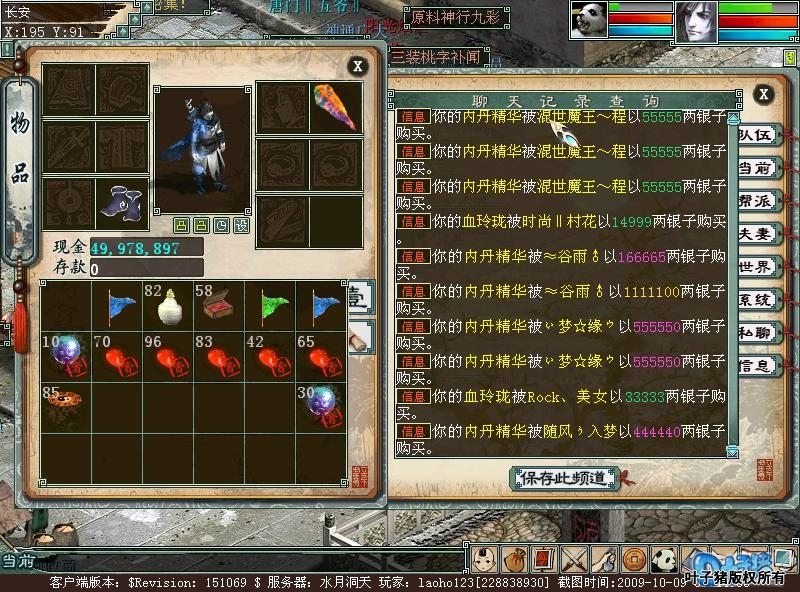800x592 pixels.
Task: Select the 世界 world channel tab
Action: 756,267
